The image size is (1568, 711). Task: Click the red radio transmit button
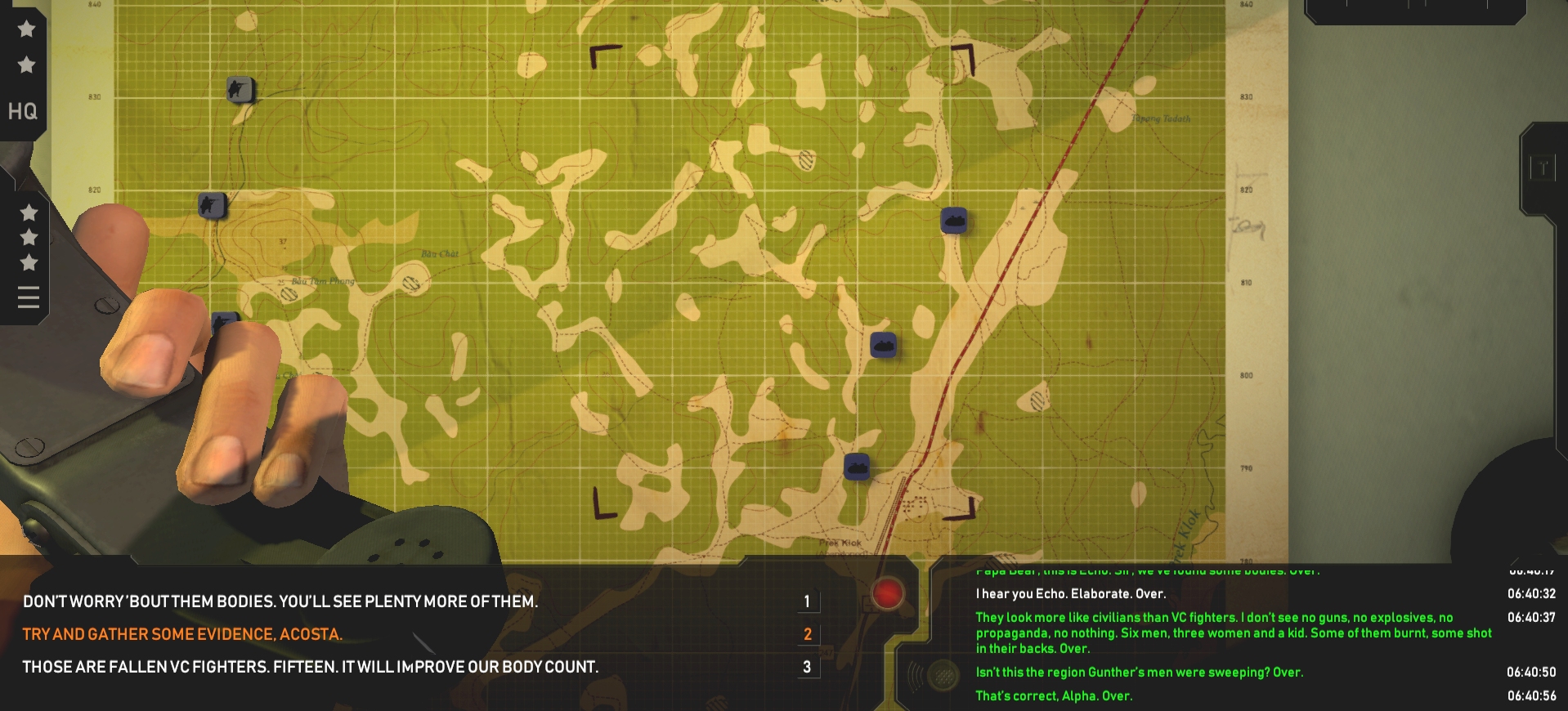point(888,593)
